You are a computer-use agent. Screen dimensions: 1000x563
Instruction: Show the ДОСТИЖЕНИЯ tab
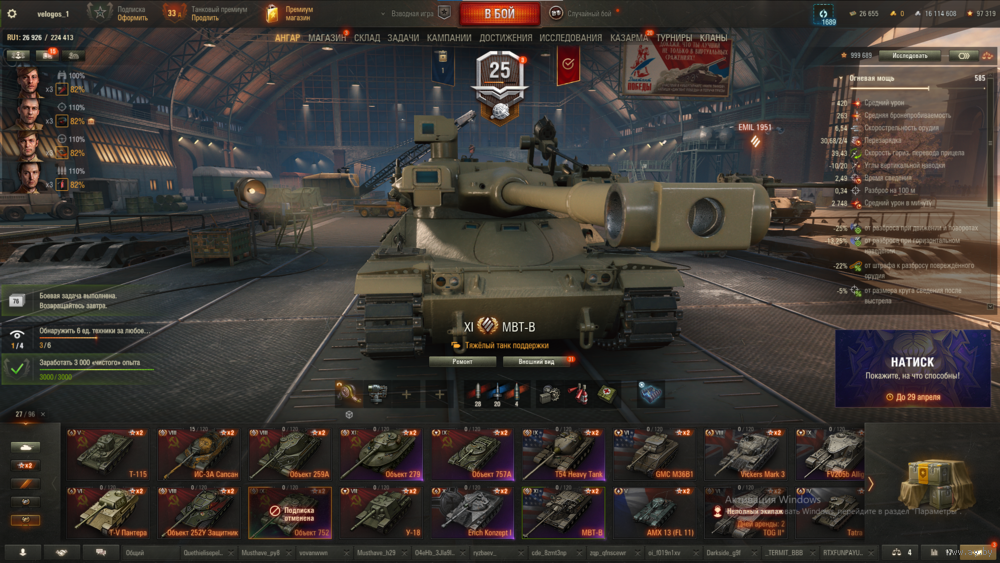(x=506, y=38)
